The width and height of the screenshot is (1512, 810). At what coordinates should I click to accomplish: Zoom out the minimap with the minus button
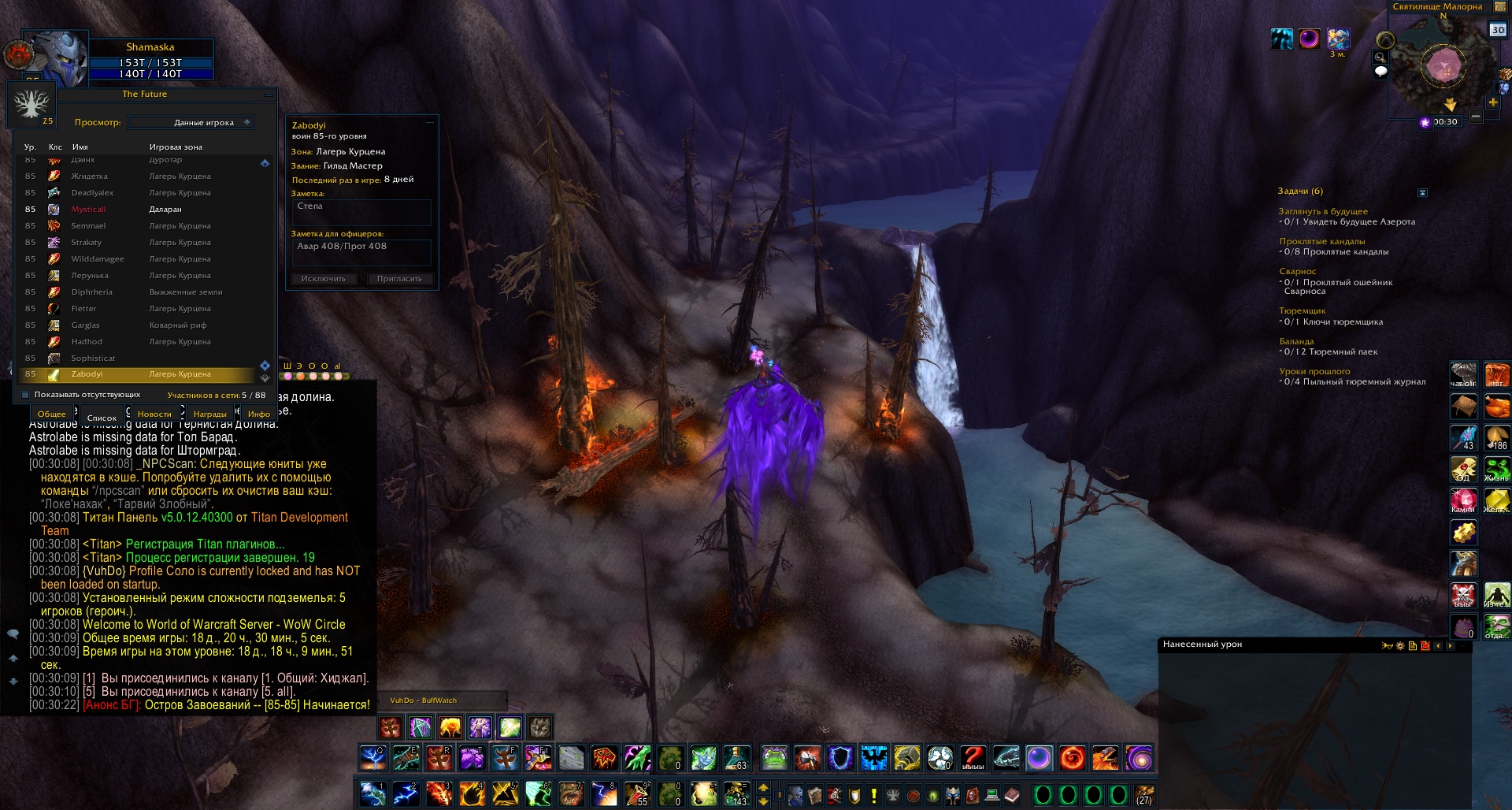[x=1476, y=117]
